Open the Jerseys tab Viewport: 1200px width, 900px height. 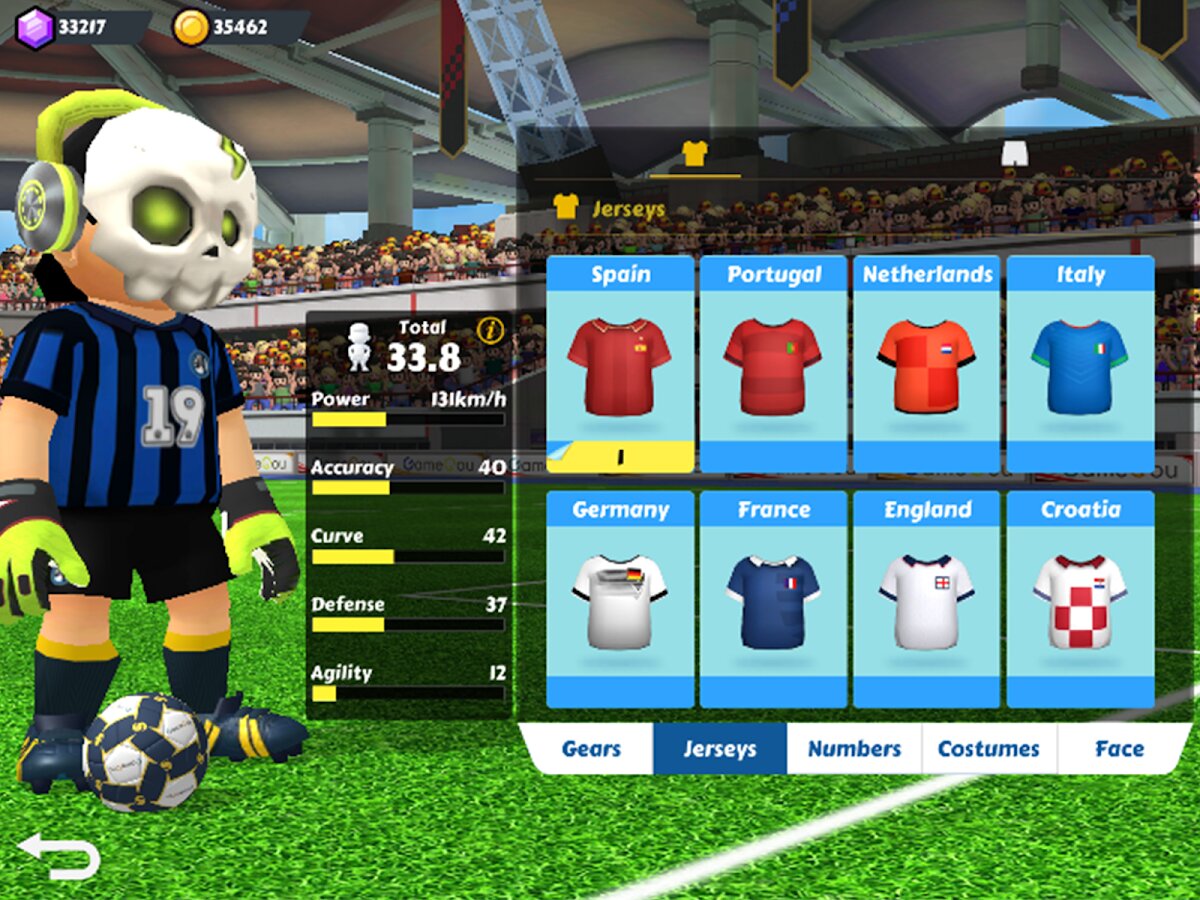[720, 749]
